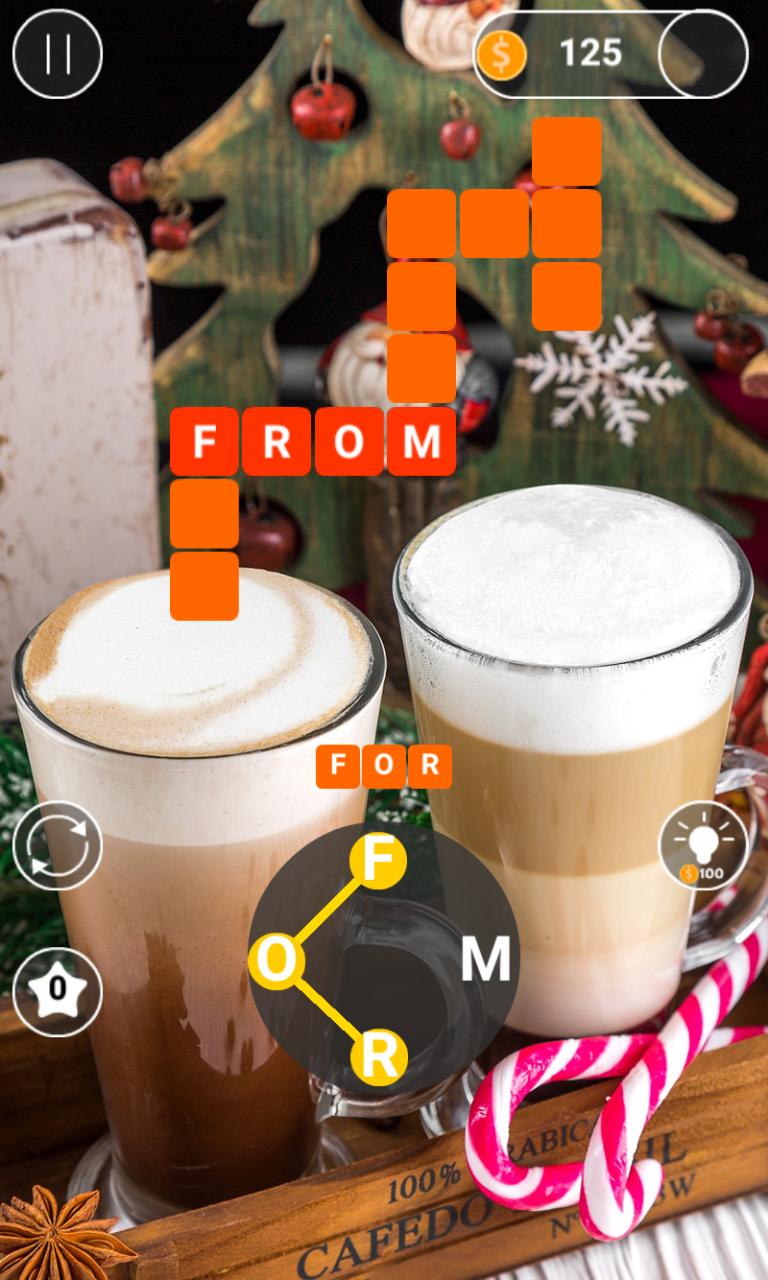Open the star bonus words counter

pyautogui.click(x=57, y=990)
